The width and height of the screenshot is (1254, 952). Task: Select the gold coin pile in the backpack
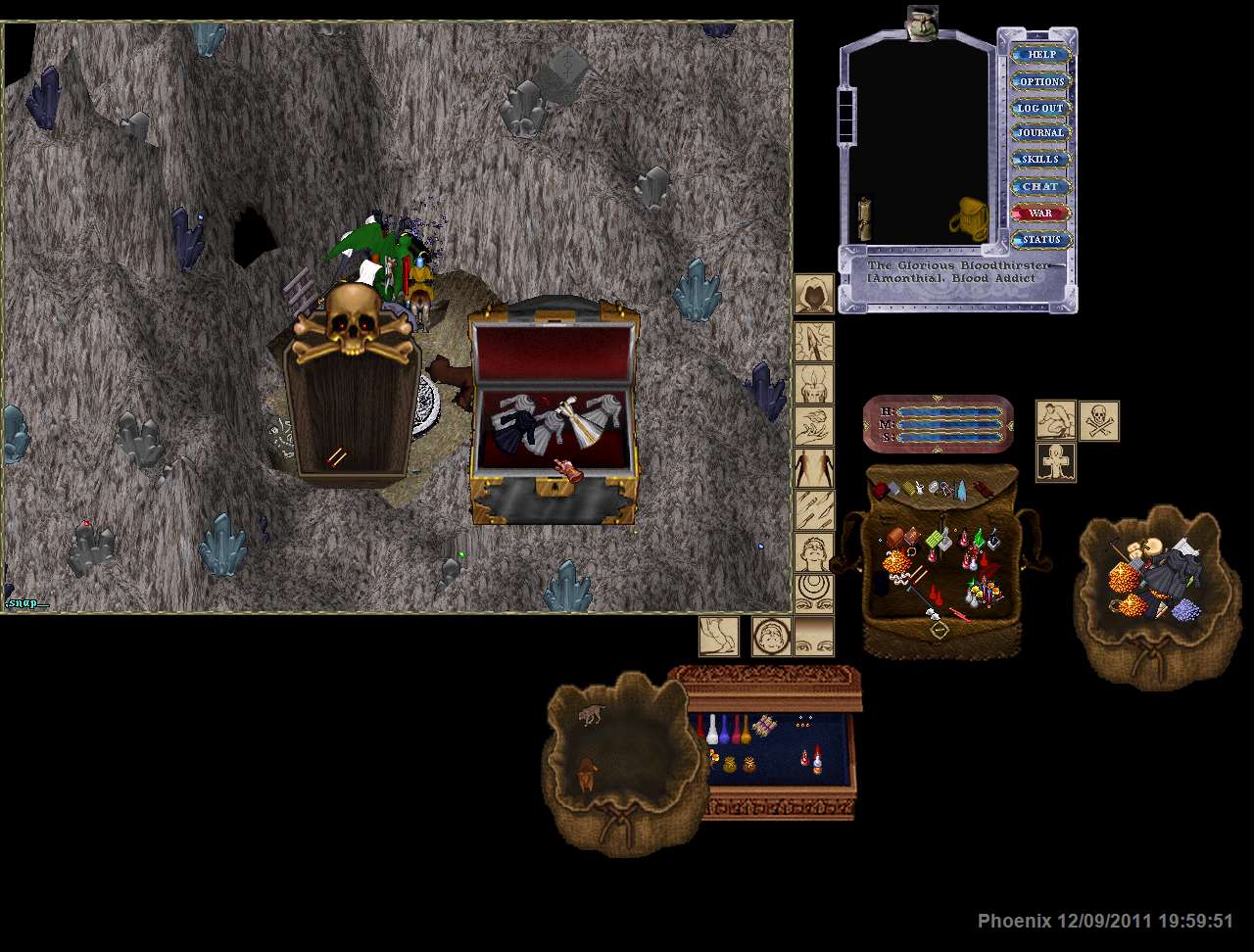point(895,562)
